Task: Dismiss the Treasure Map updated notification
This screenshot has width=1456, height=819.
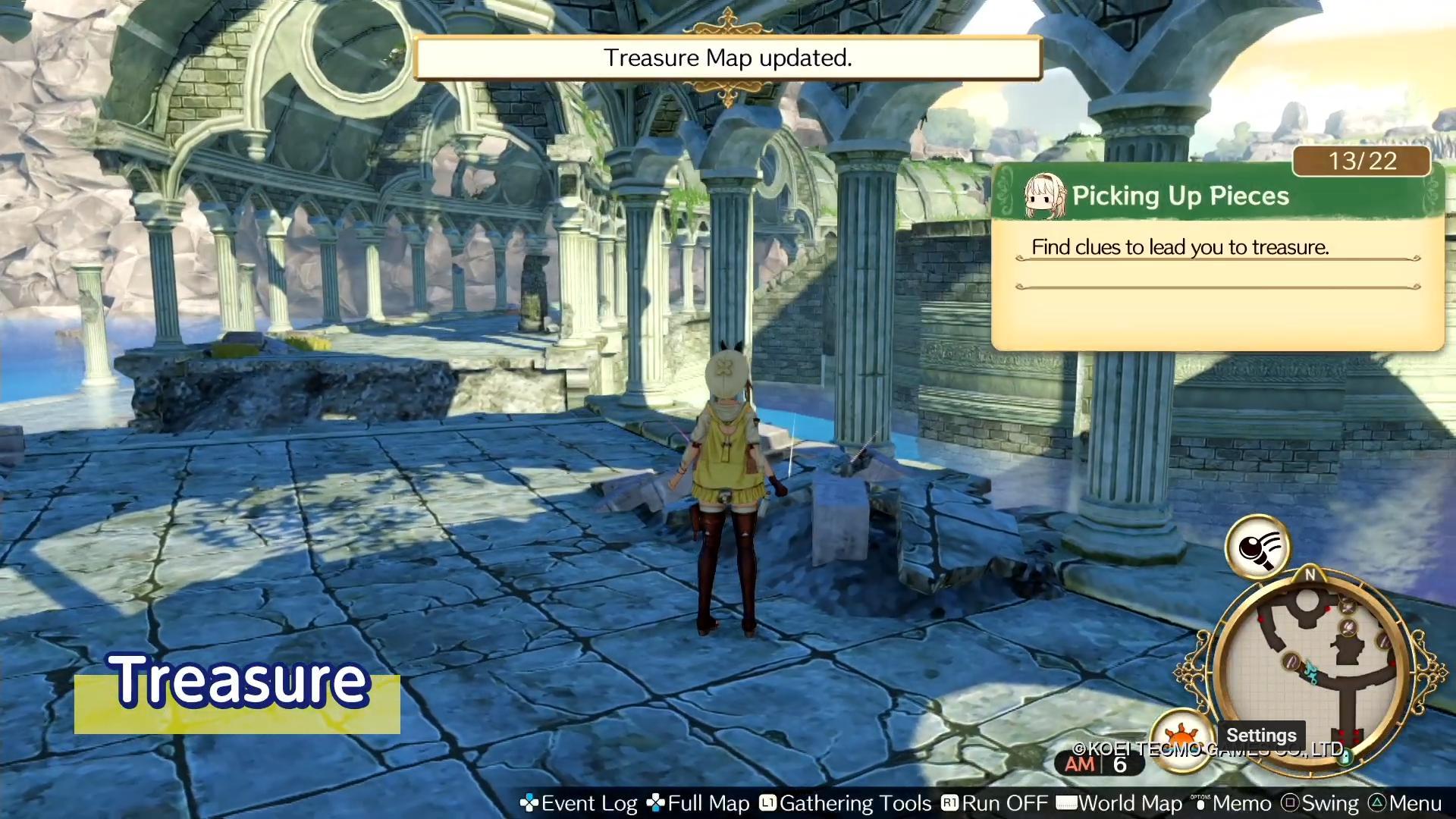Action: point(727,58)
